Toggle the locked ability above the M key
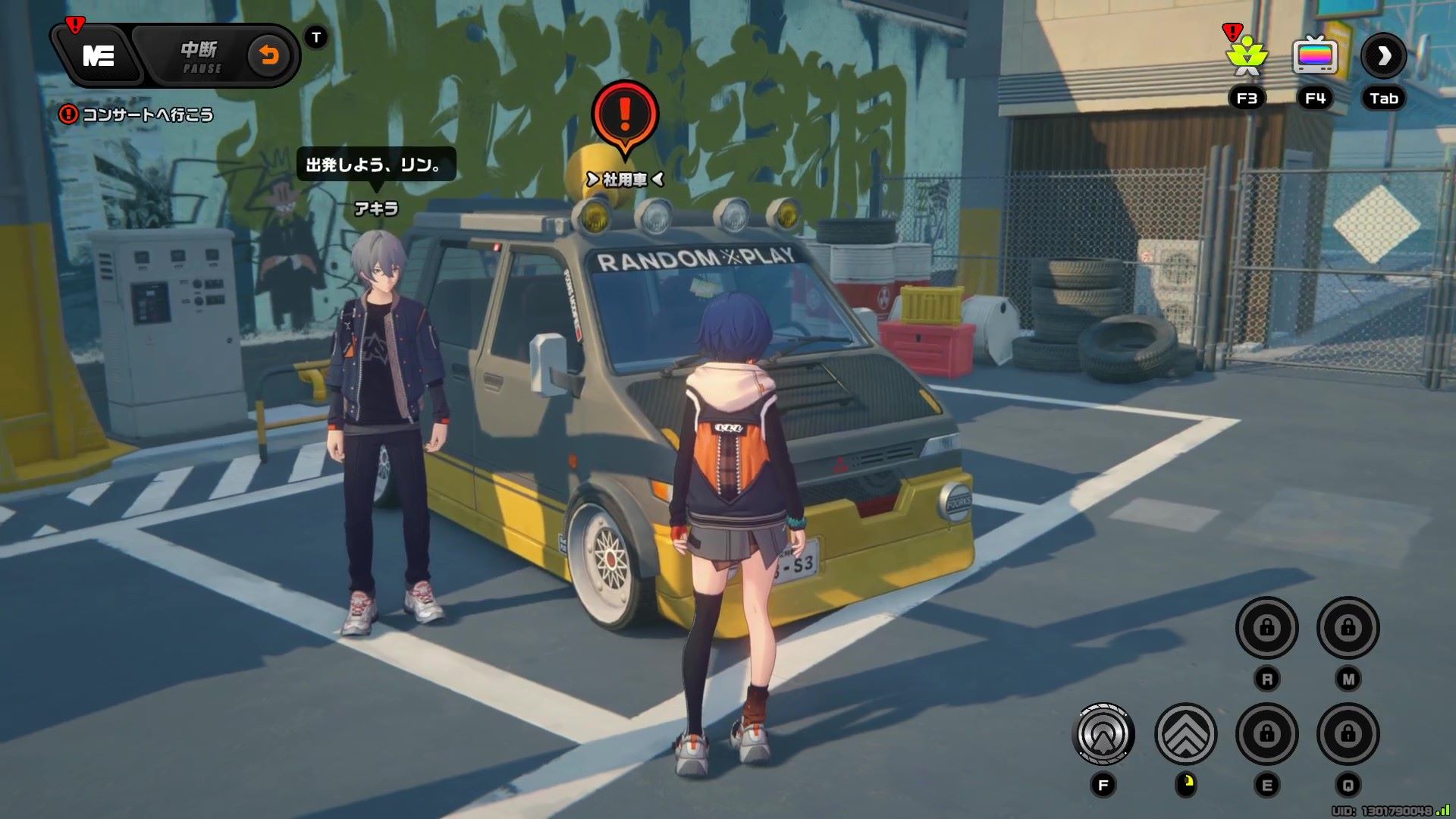This screenshot has width=1456, height=819. (x=1349, y=627)
